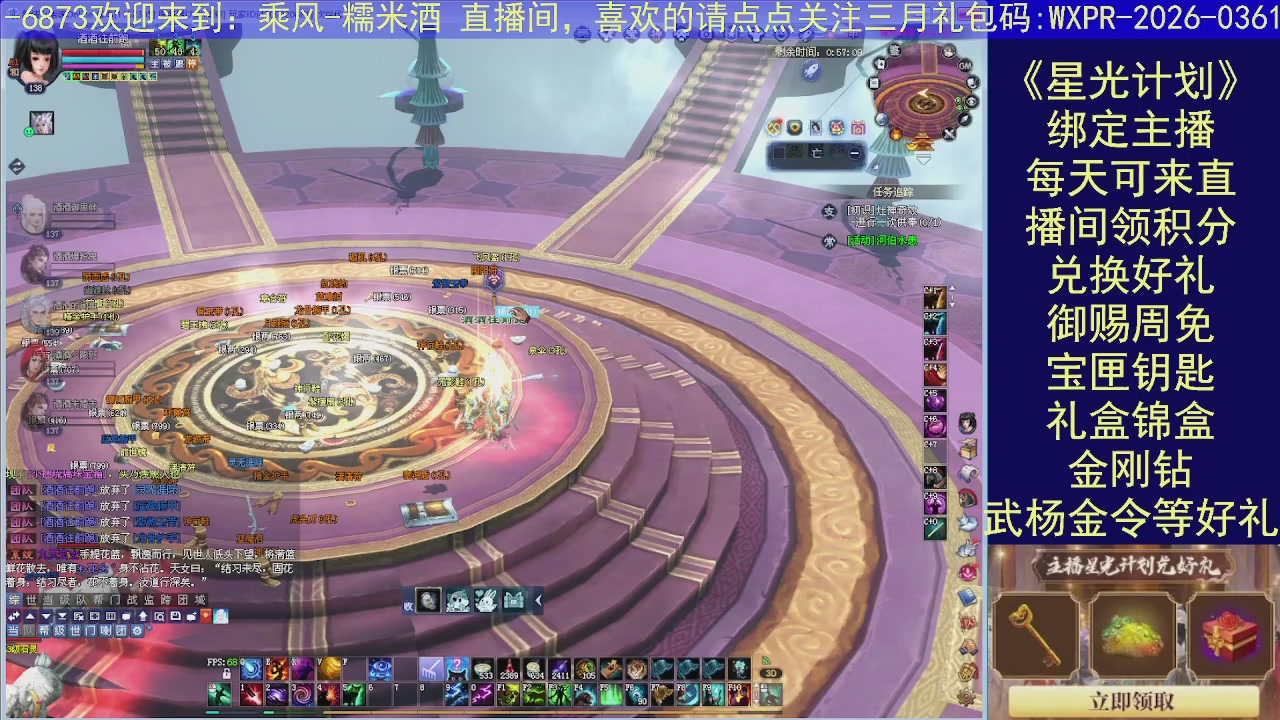Click the minus button to shrink the toggle row
This screenshot has height=720, width=1280.
point(854,153)
